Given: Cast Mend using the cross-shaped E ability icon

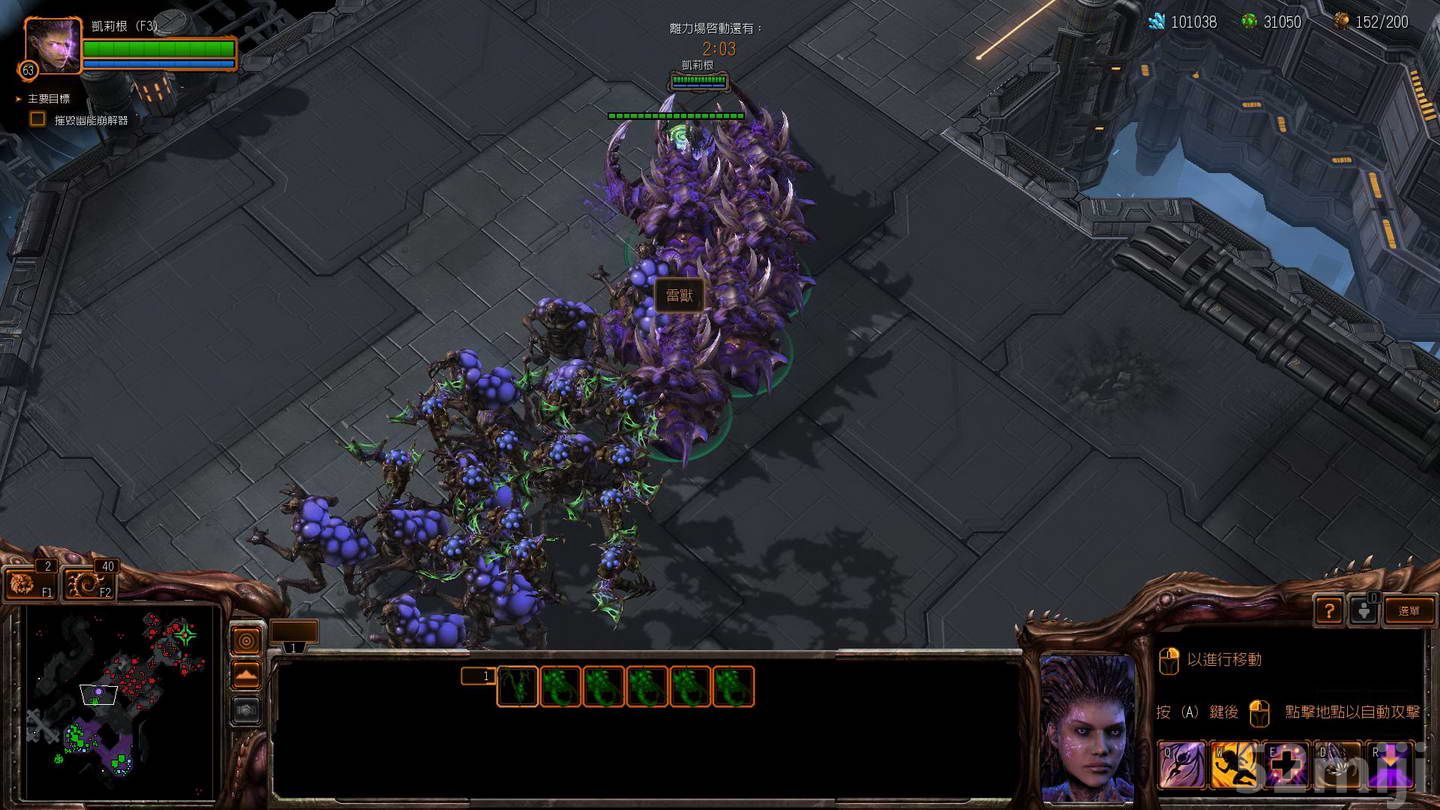Looking at the screenshot, I should coord(1287,765).
